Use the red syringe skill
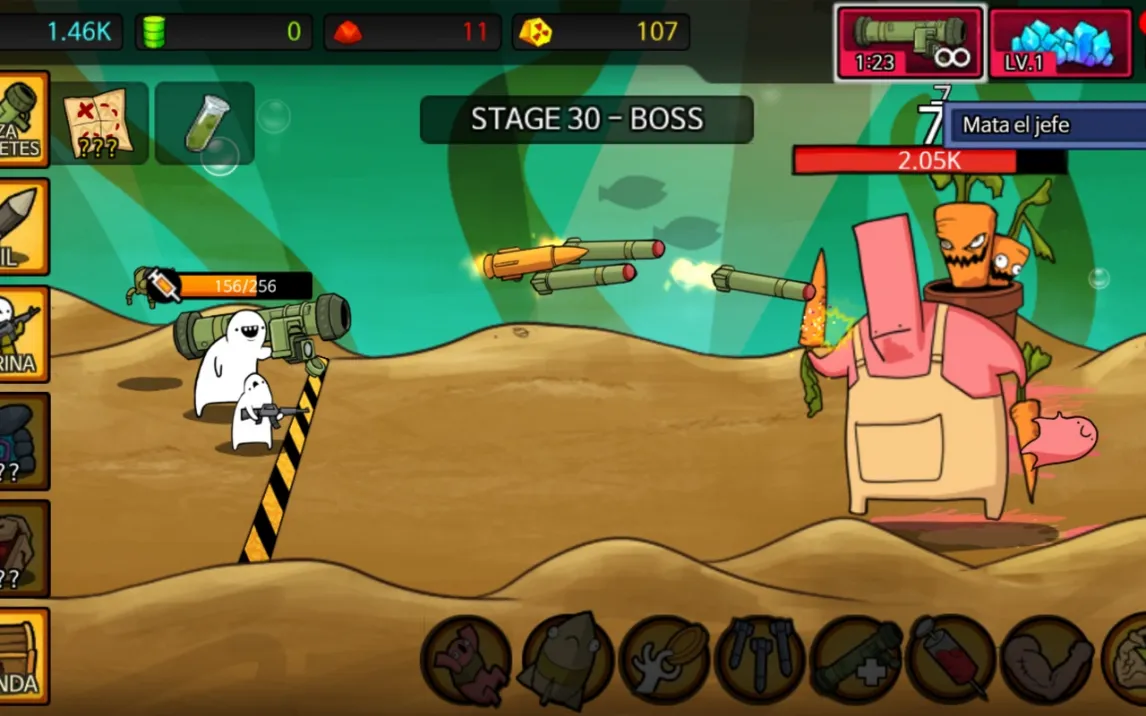This screenshot has width=1146, height=716. coord(951,661)
